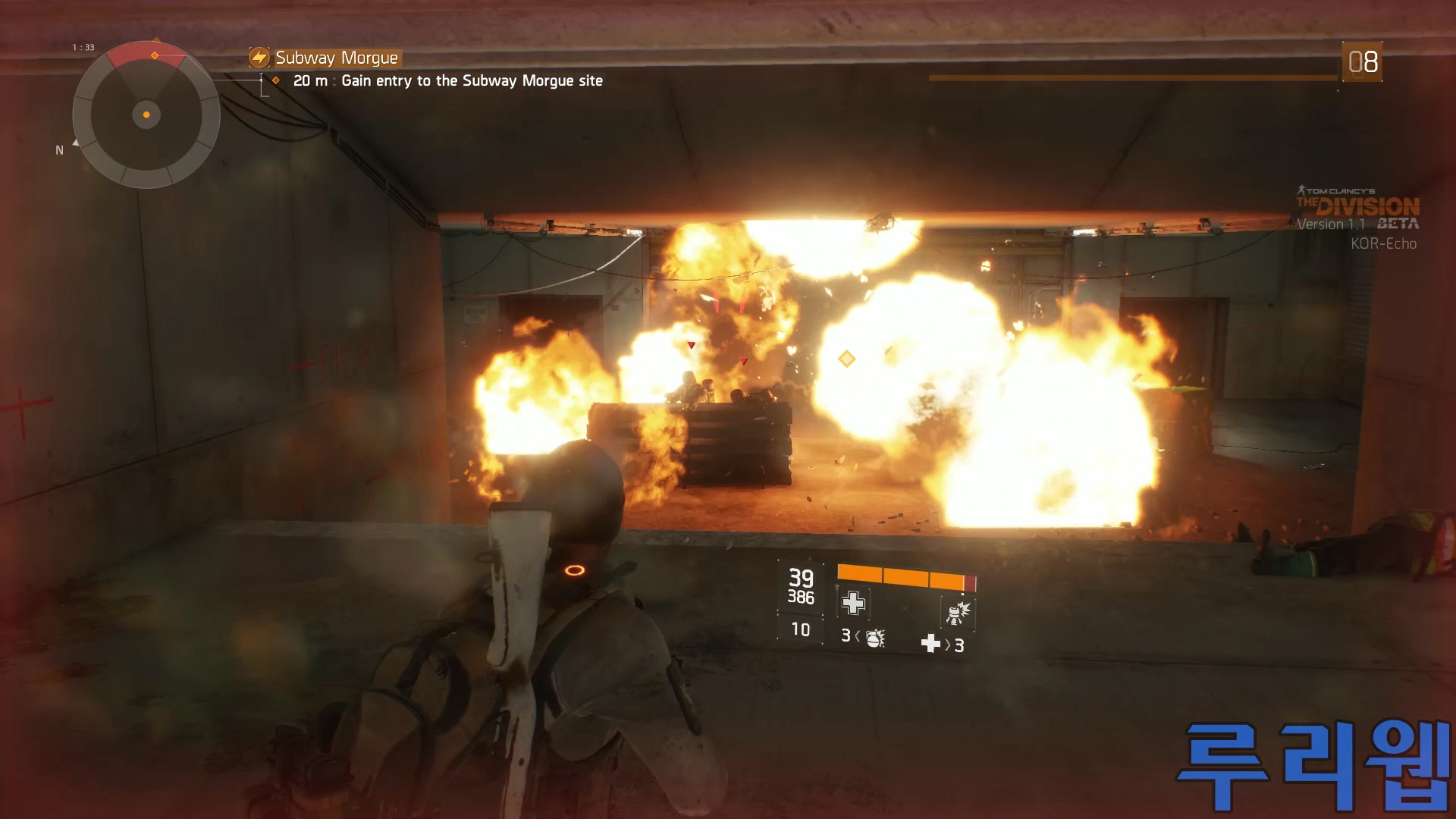1456x819 pixels.
Task: Open the circular radar minimap
Action: tap(146, 115)
